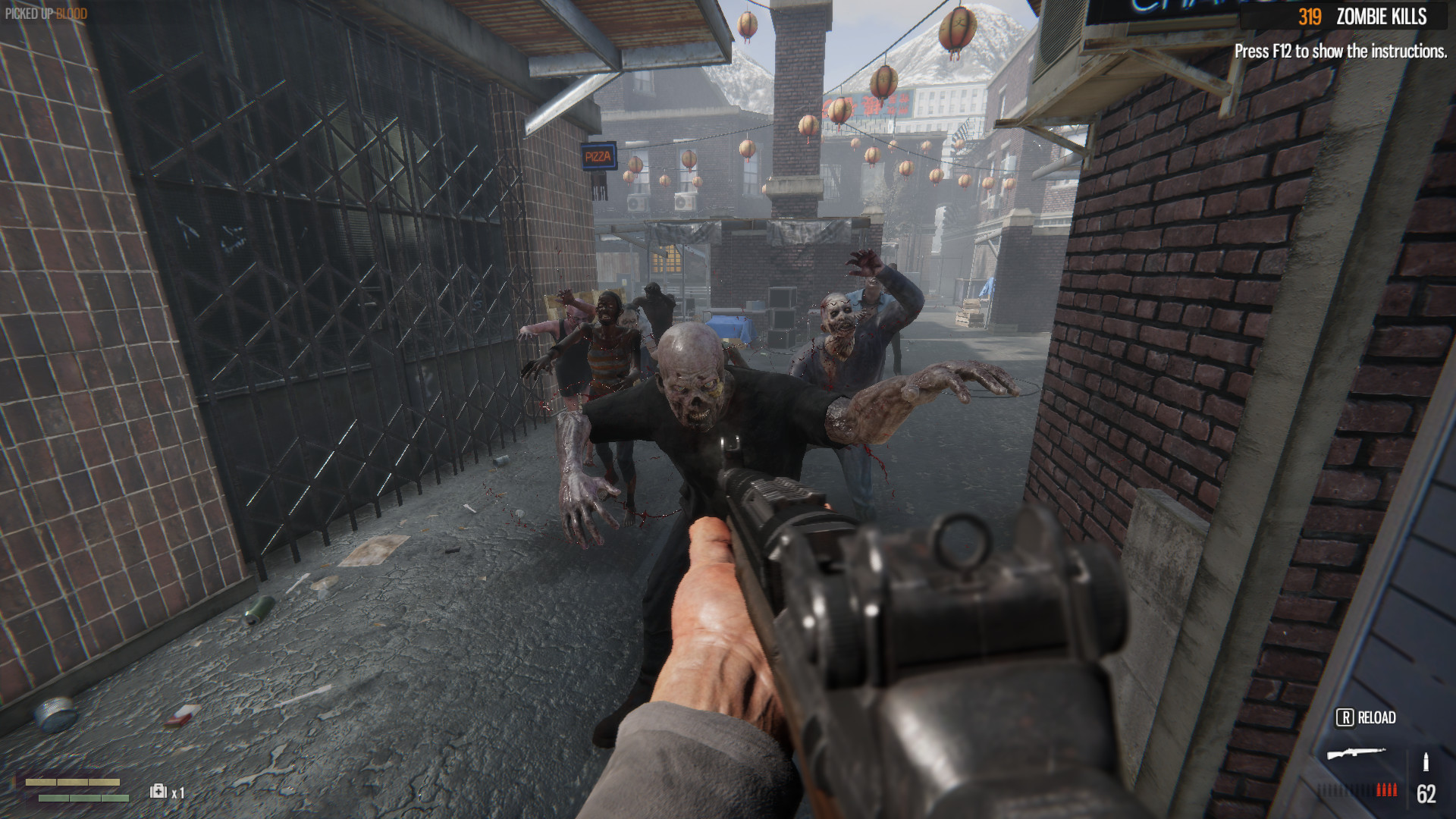1456x819 pixels.
Task: Toggle the x1 medkit count label
Action: [x=178, y=792]
